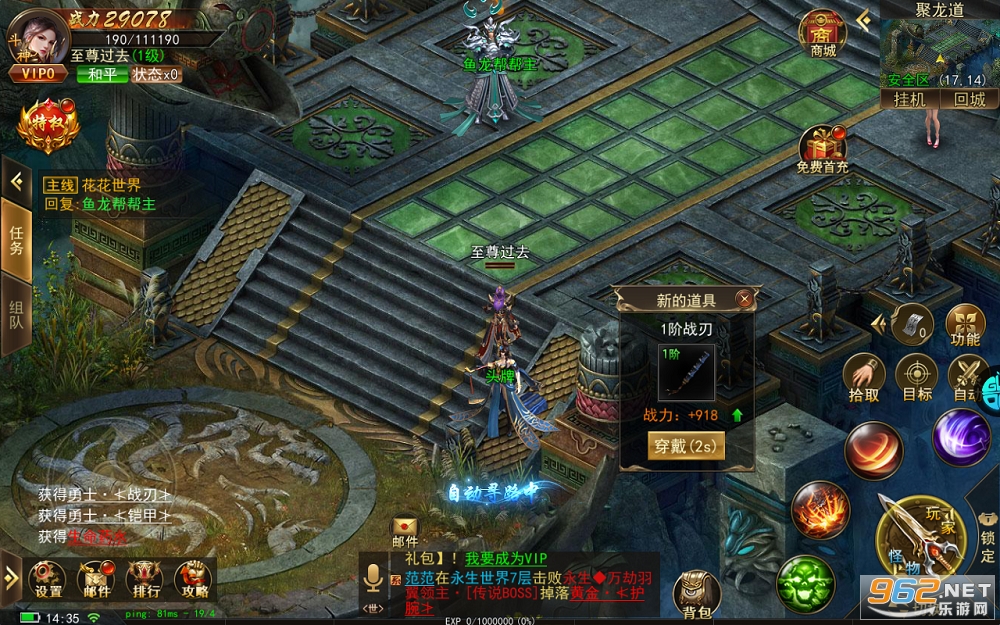Open the 排行 ranking menu

(143, 578)
